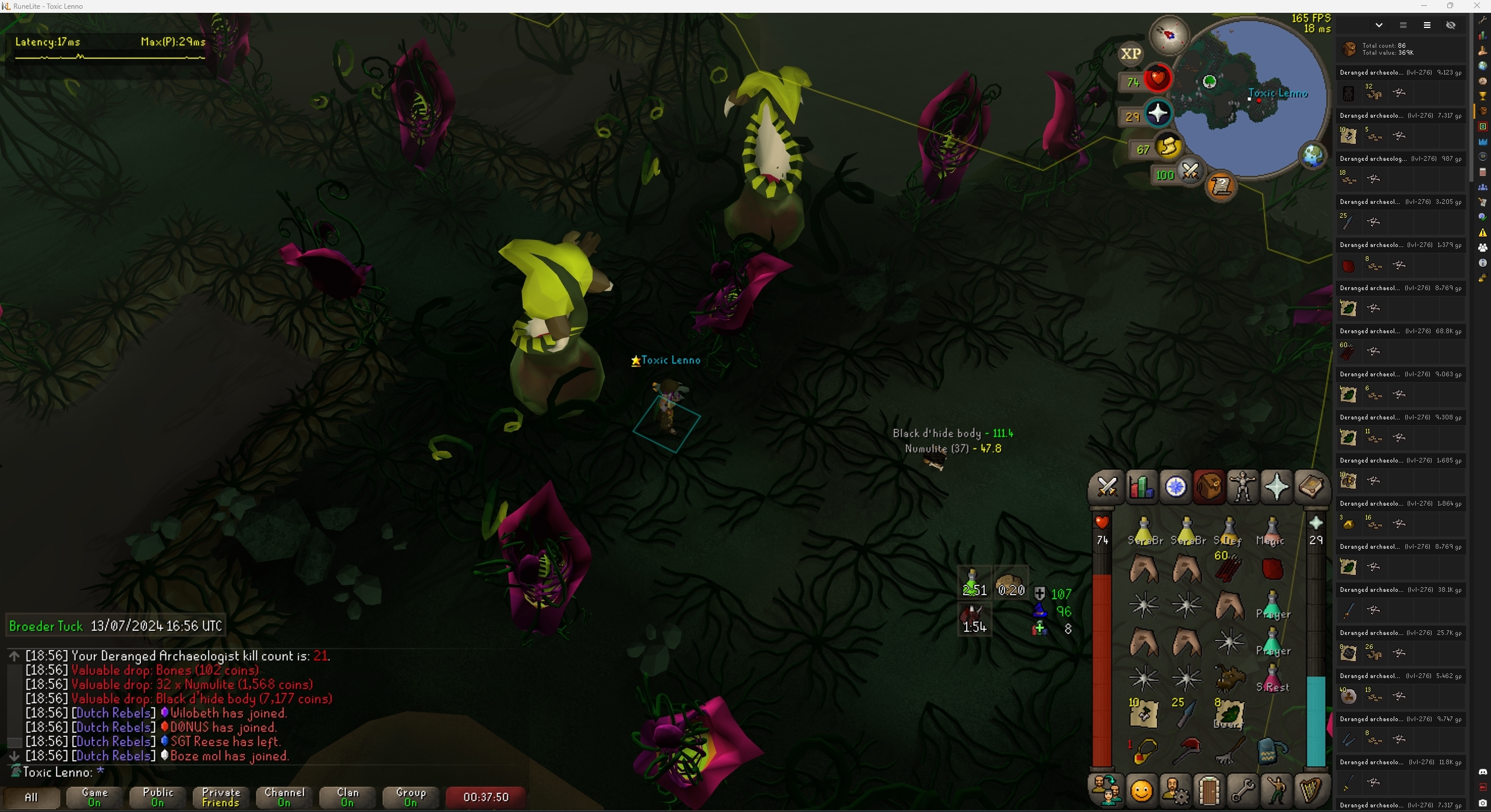The width and height of the screenshot is (1491, 812).
Task: Toggle run with the boot orb
Action: click(x=1168, y=146)
